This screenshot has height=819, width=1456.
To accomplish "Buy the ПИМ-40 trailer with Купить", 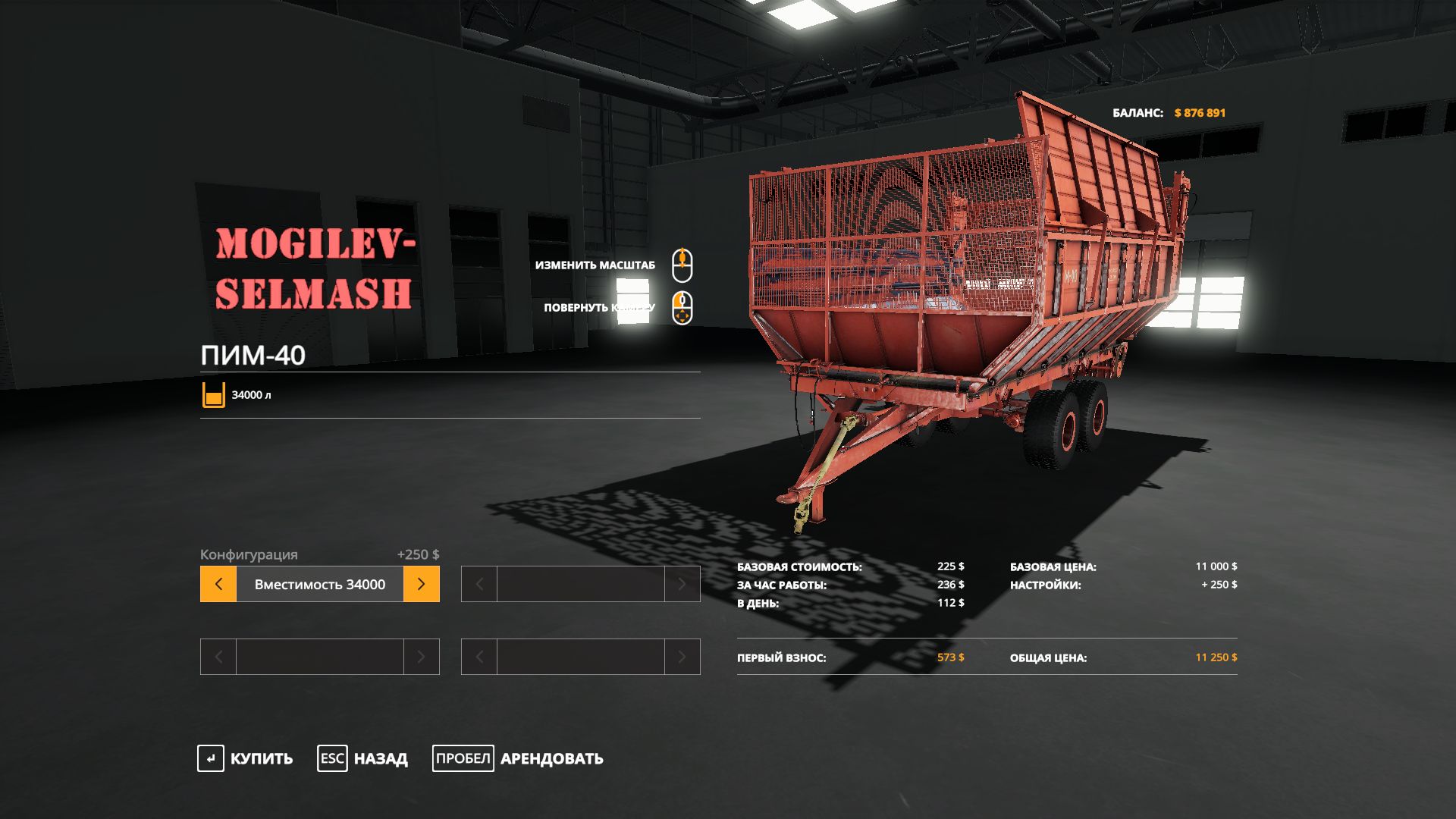I will (245, 758).
